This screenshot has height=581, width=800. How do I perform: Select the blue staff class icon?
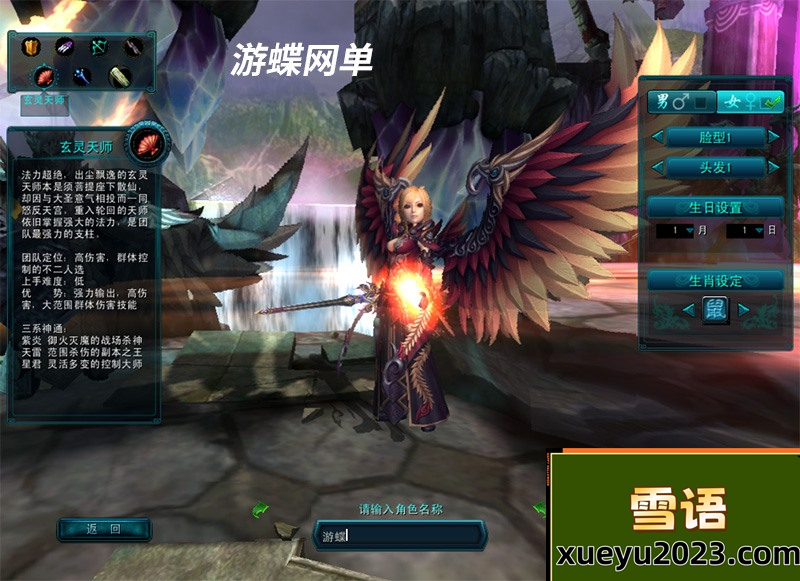point(81,75)
